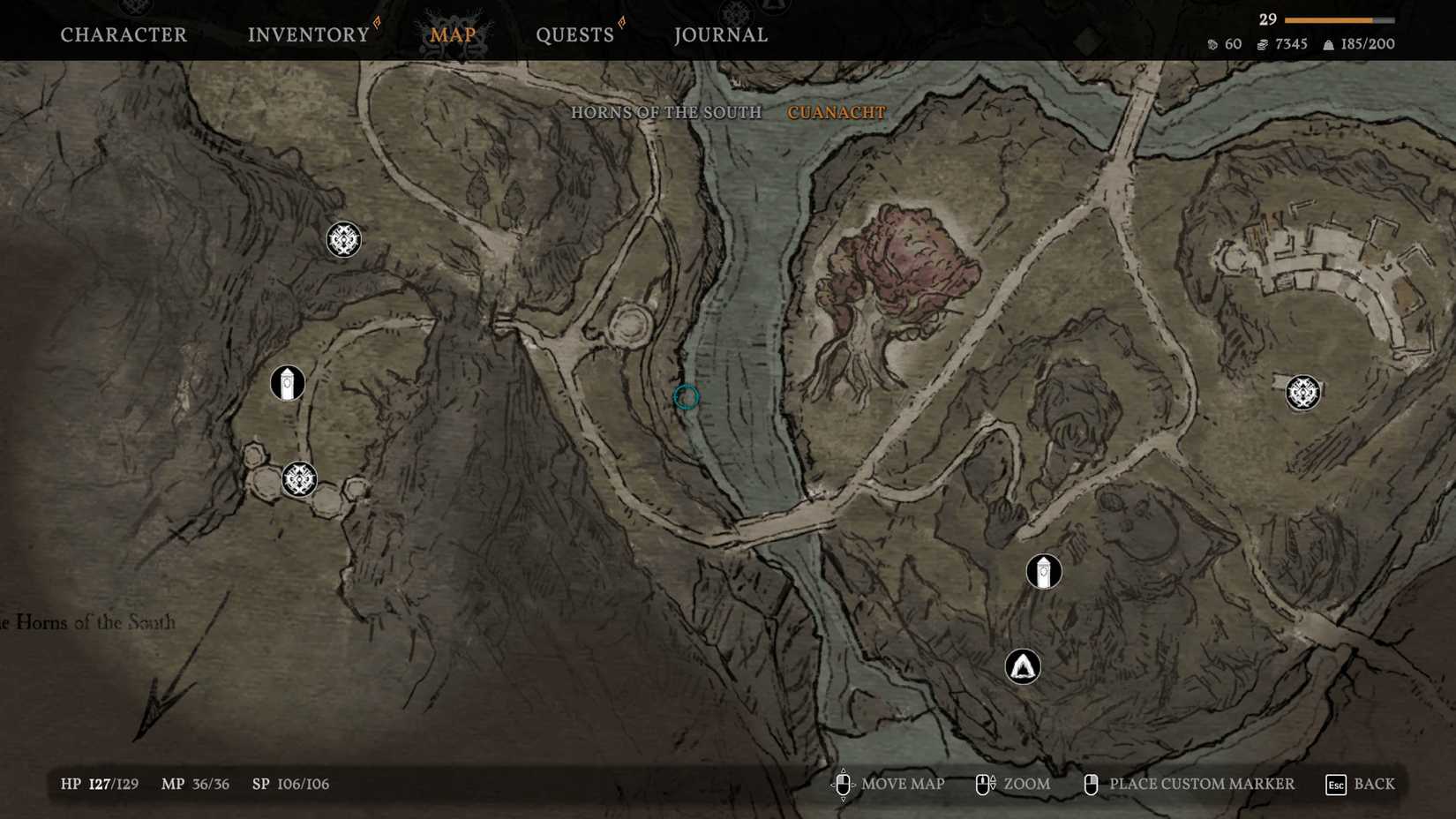The width and height of the screenshot is (1456, 819).
Task: Click the middle-mouse Move Map icon
Action: pyautogui.click(x=843, y=784)
